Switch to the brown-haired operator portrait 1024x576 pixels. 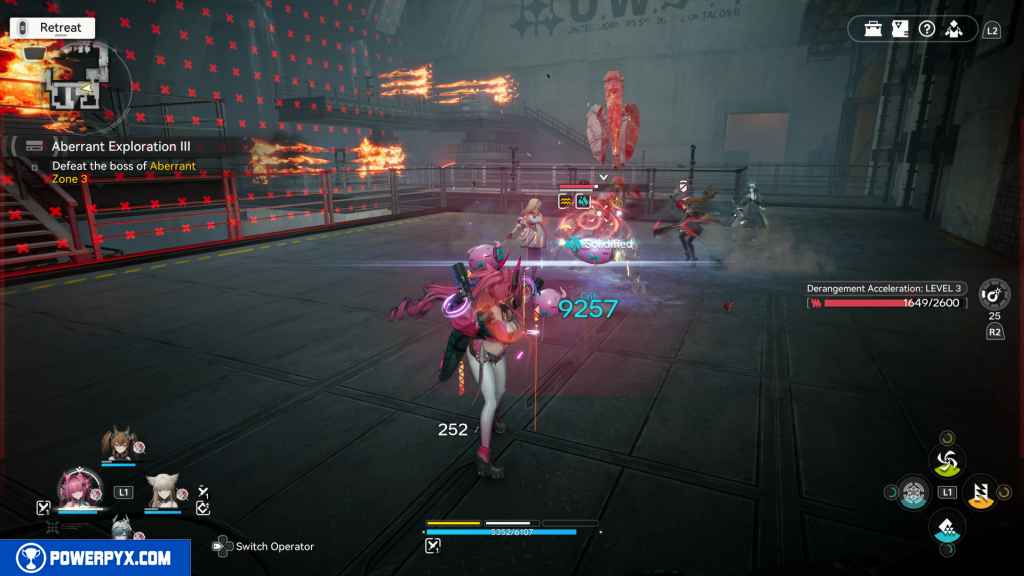(119, 445)
